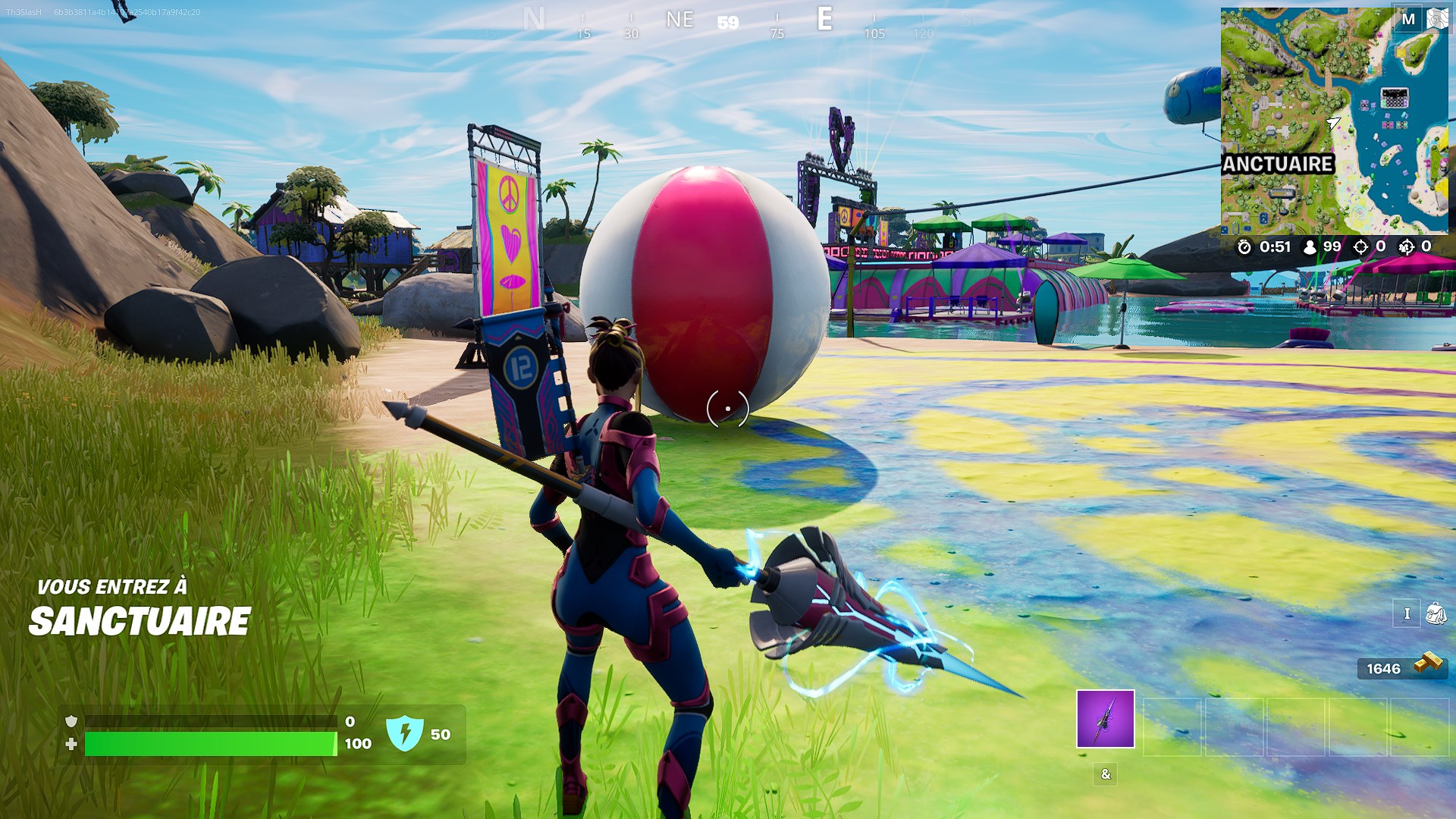Click the player count silhouette icon

(x=1310, y=246)
